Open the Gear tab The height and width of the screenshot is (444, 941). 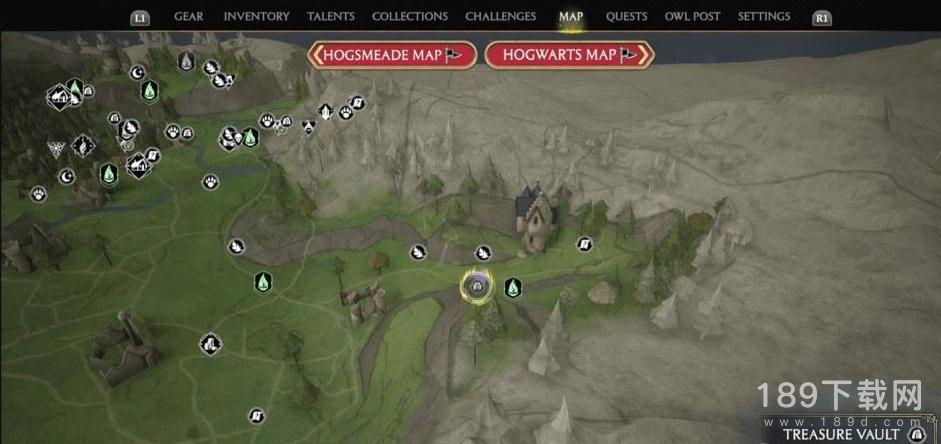188,17
